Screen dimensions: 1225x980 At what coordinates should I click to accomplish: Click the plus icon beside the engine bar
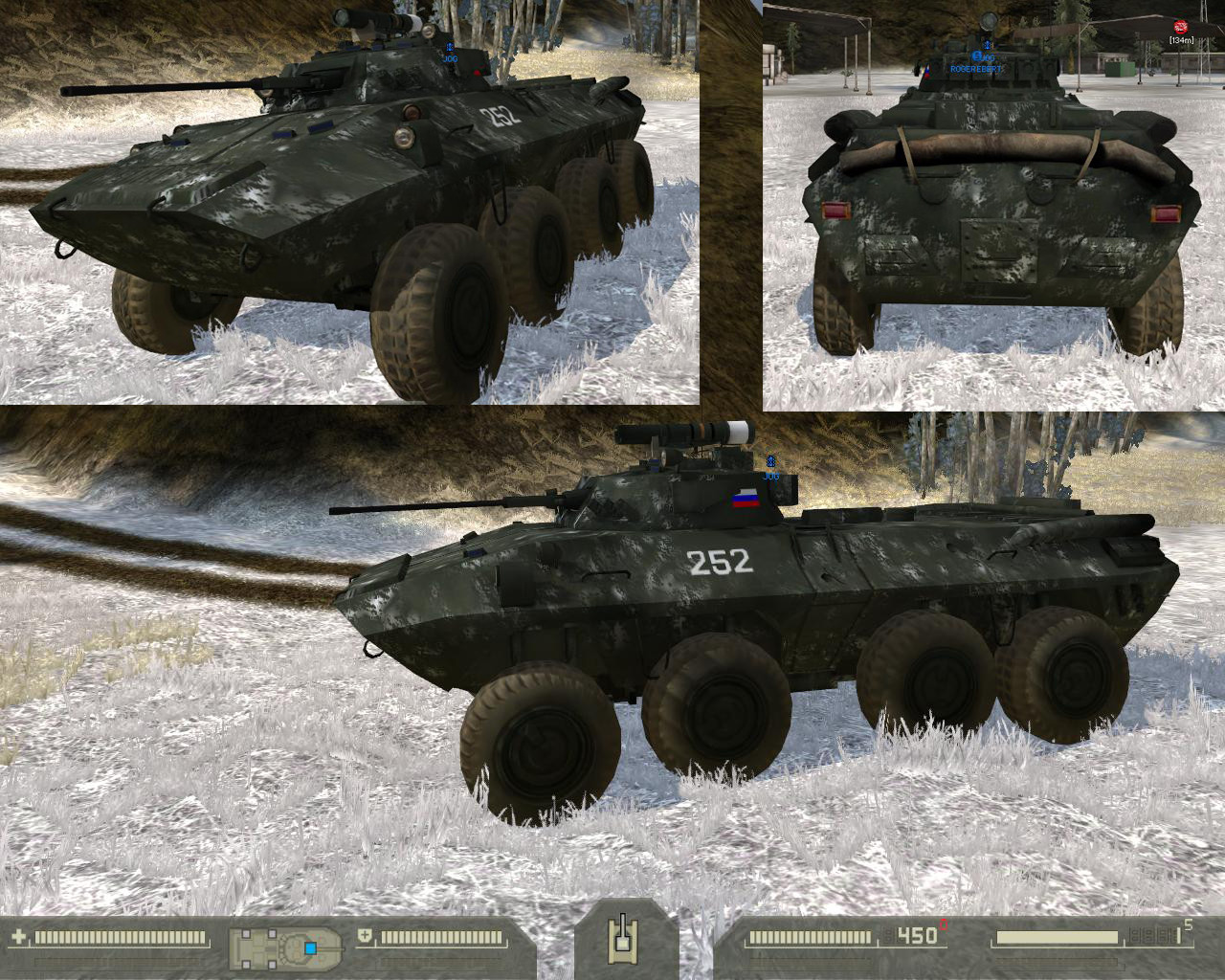tap(365, 937)
